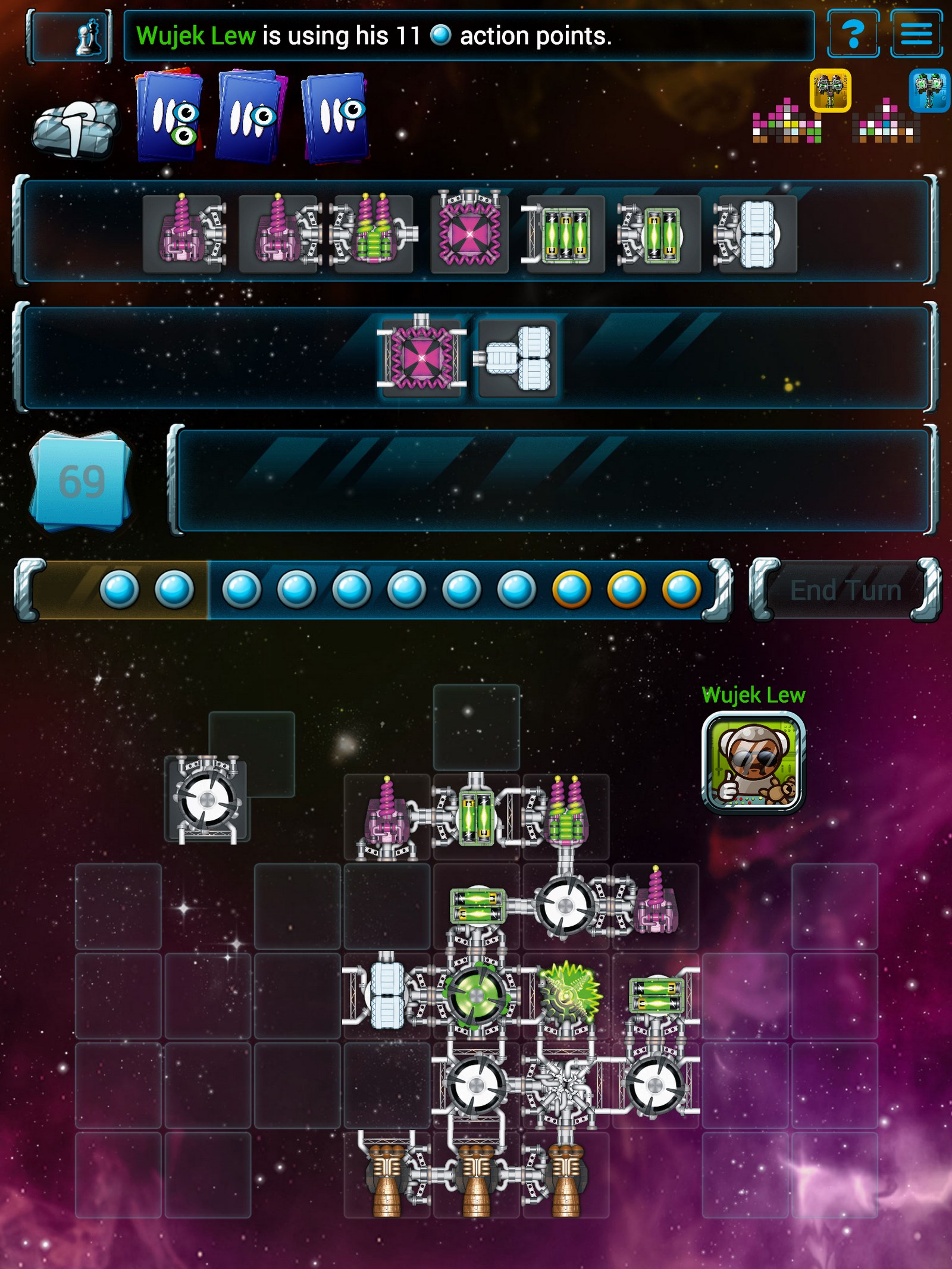Select the two-eyed blue card back
The image size is (952, 1269).
[x=169, y=117]
